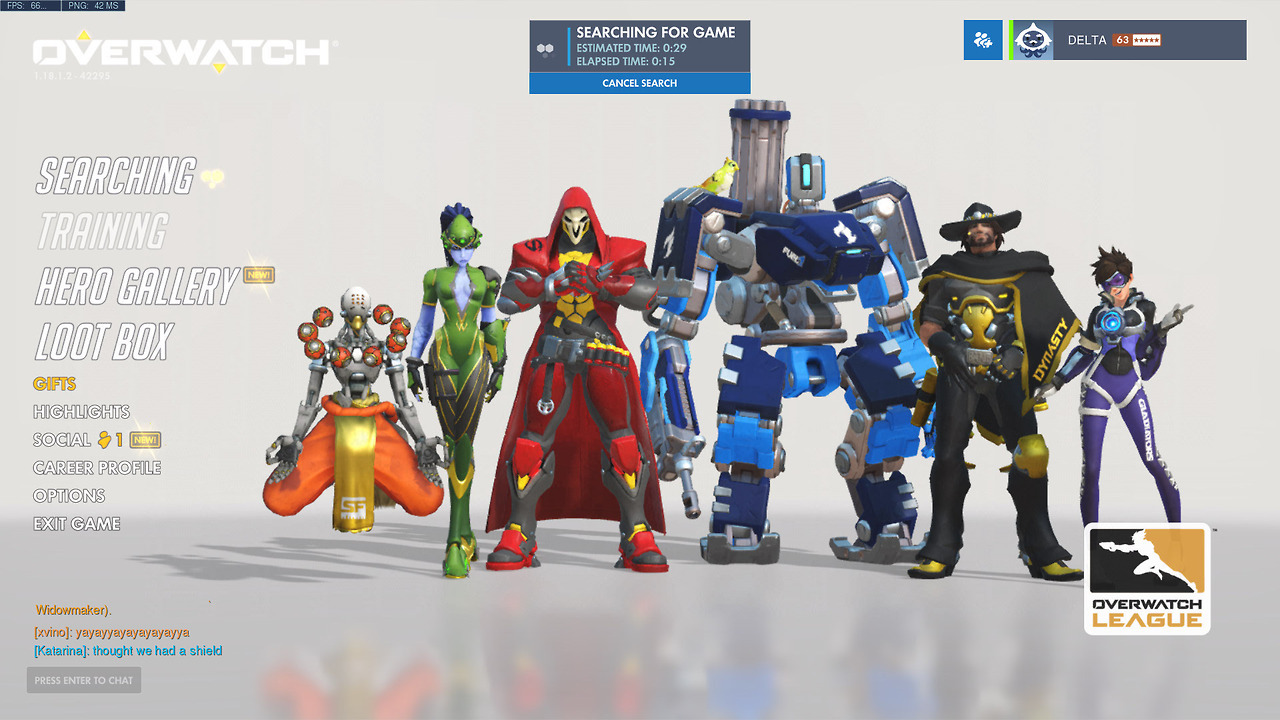Viewport: 1280px width, 720px height.
Task: Open the Gifts menu
Action: (54, 384)
